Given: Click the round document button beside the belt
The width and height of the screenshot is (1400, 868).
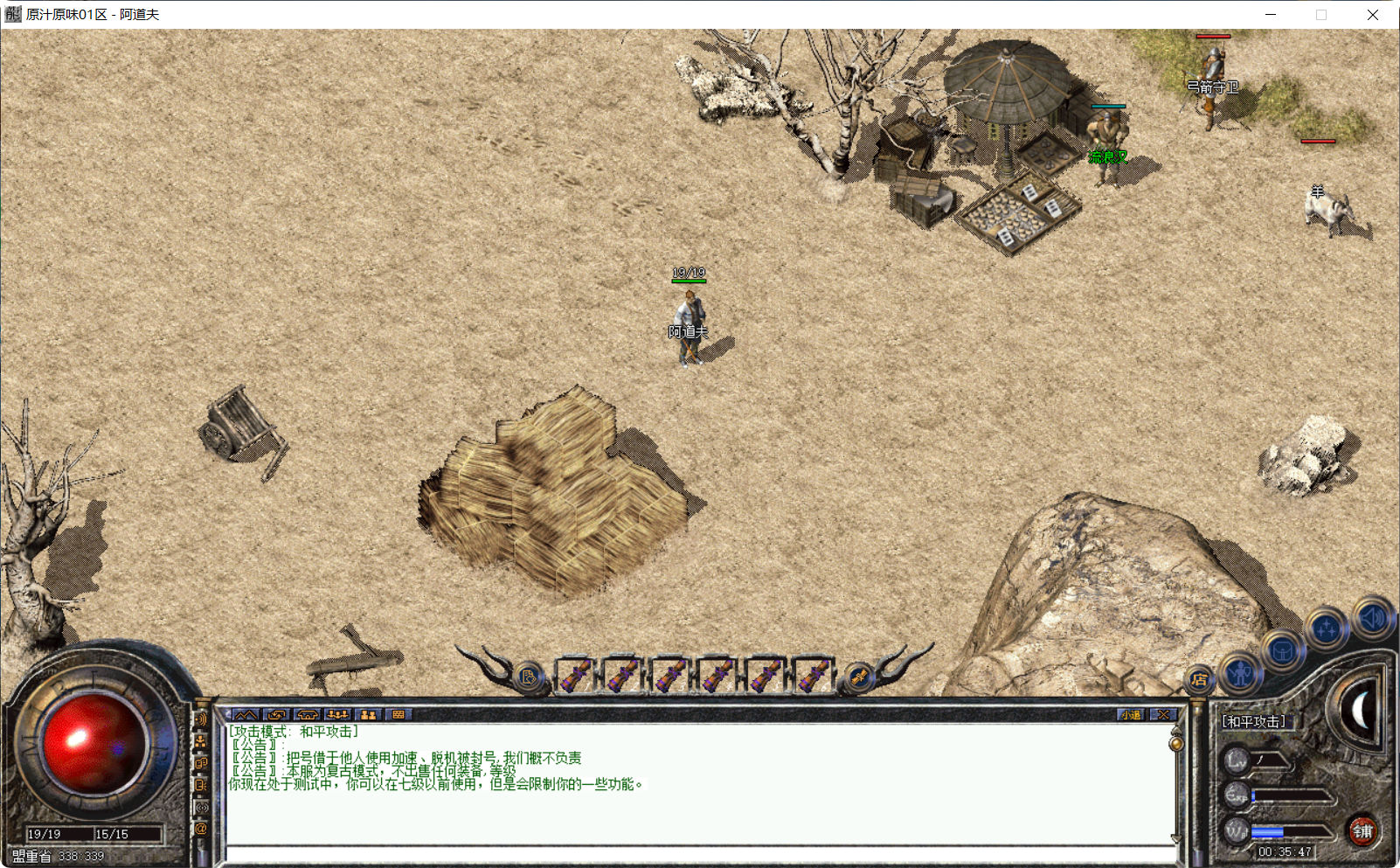Looking at the screenshot, I should (x=528, y=677).
